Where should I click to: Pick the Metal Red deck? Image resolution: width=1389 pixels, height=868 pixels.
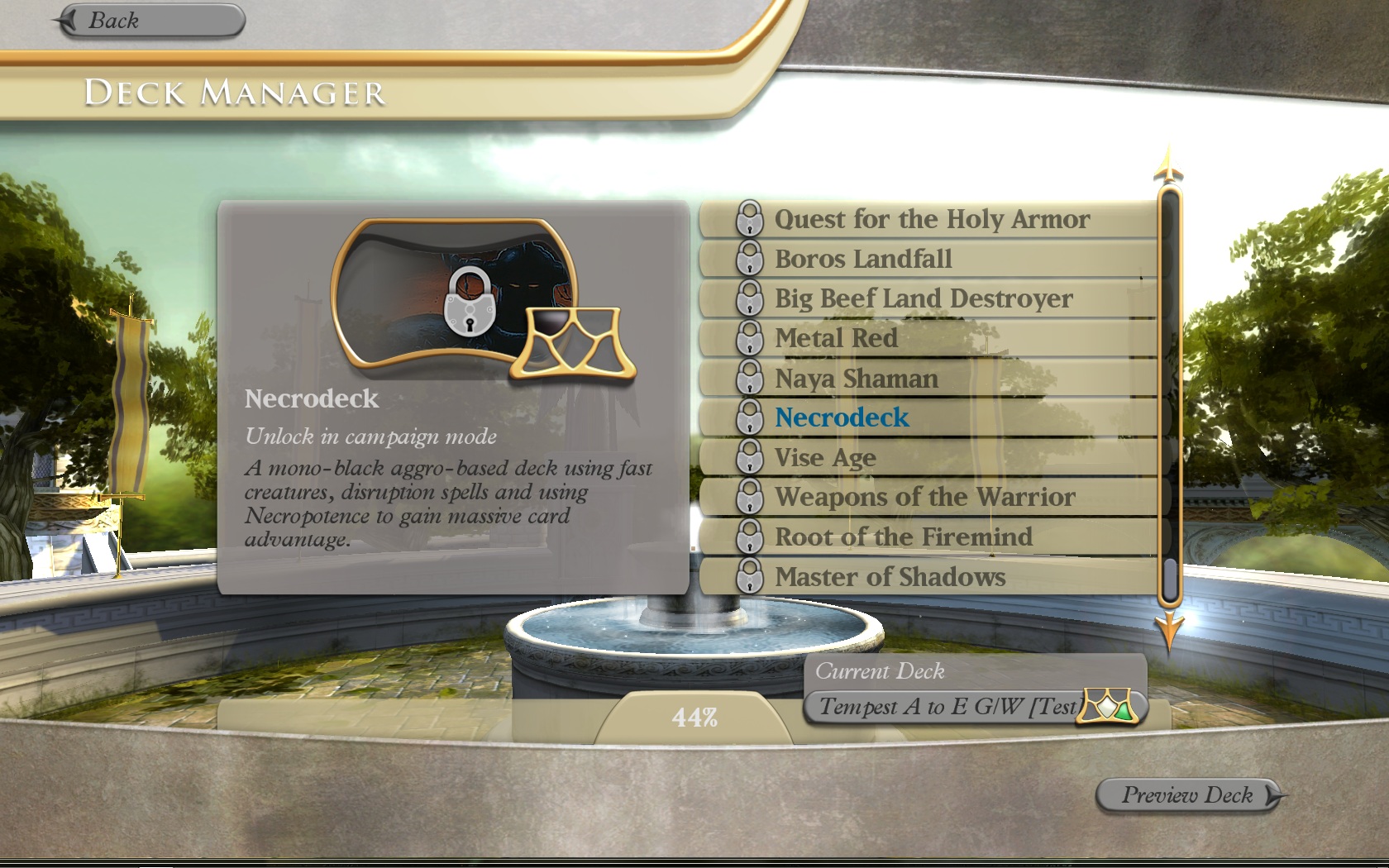point(835,338)
